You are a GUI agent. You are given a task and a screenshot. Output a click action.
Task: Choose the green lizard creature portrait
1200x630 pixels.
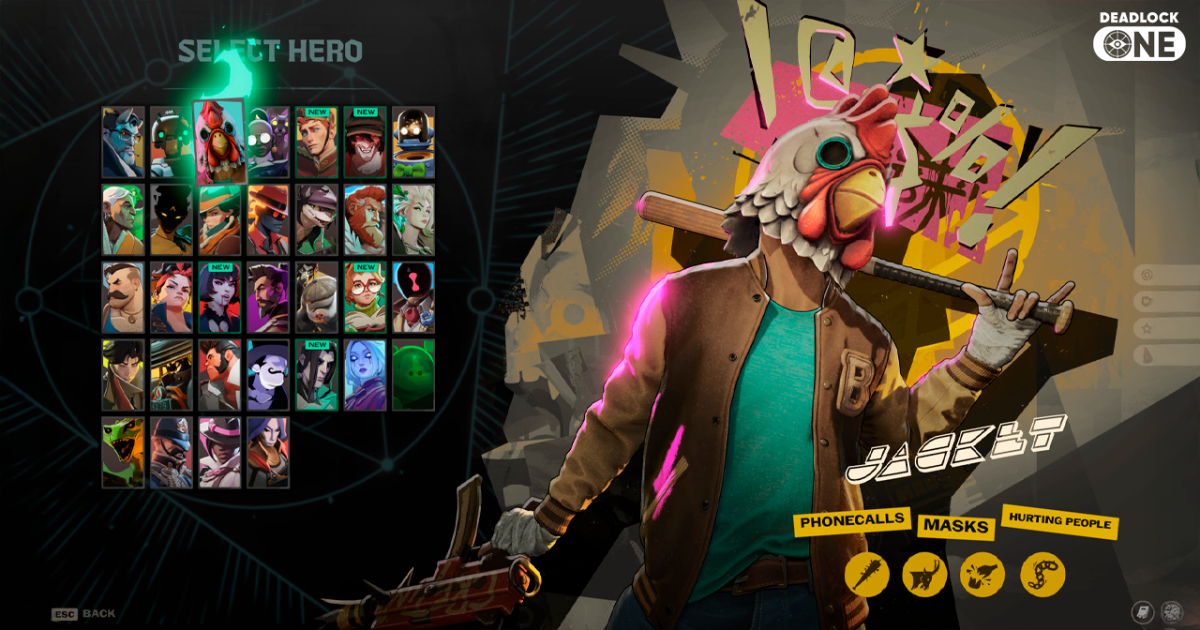[x=123, y=452]
